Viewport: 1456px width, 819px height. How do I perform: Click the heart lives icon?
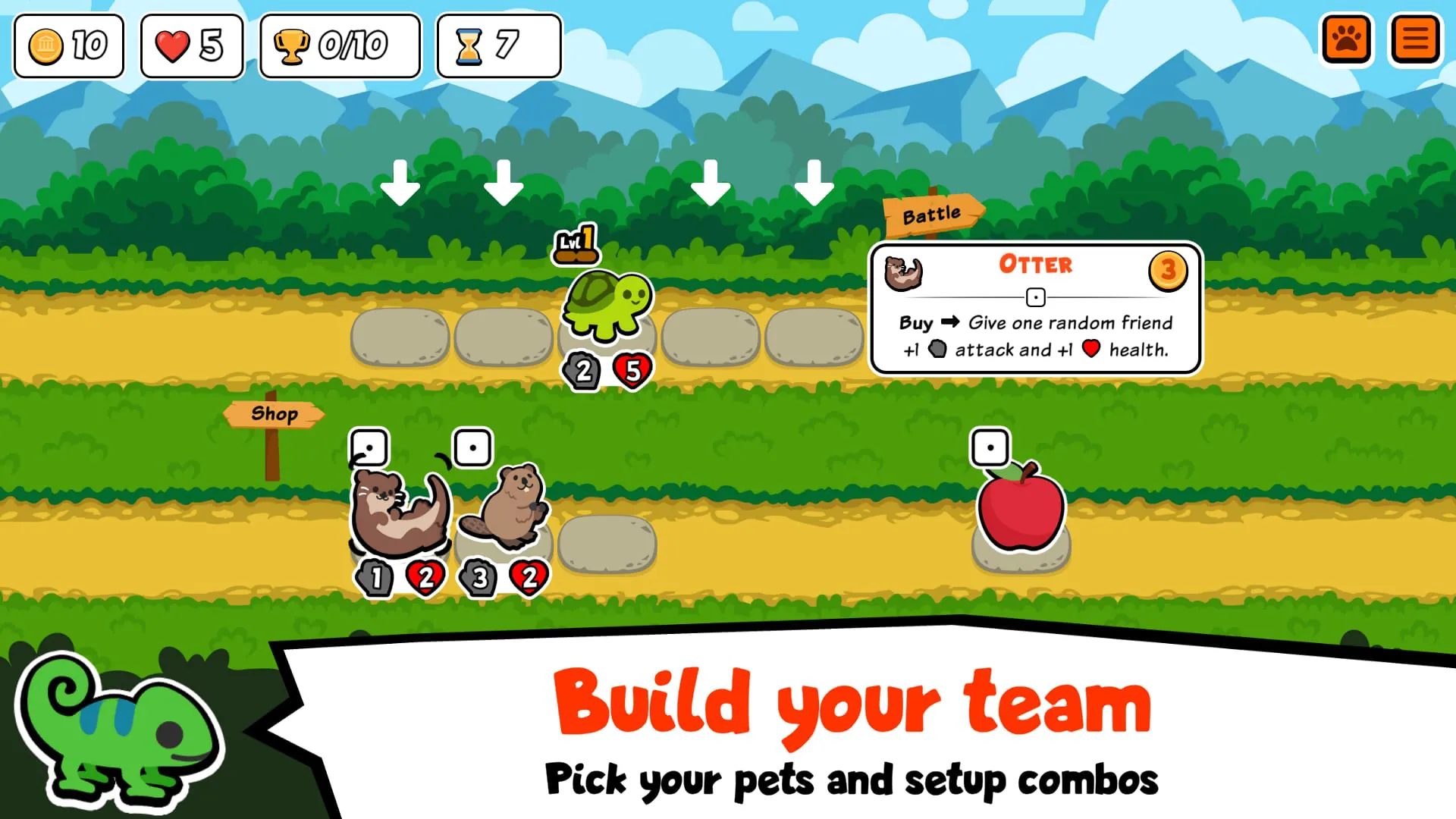[x=174, y=45]
